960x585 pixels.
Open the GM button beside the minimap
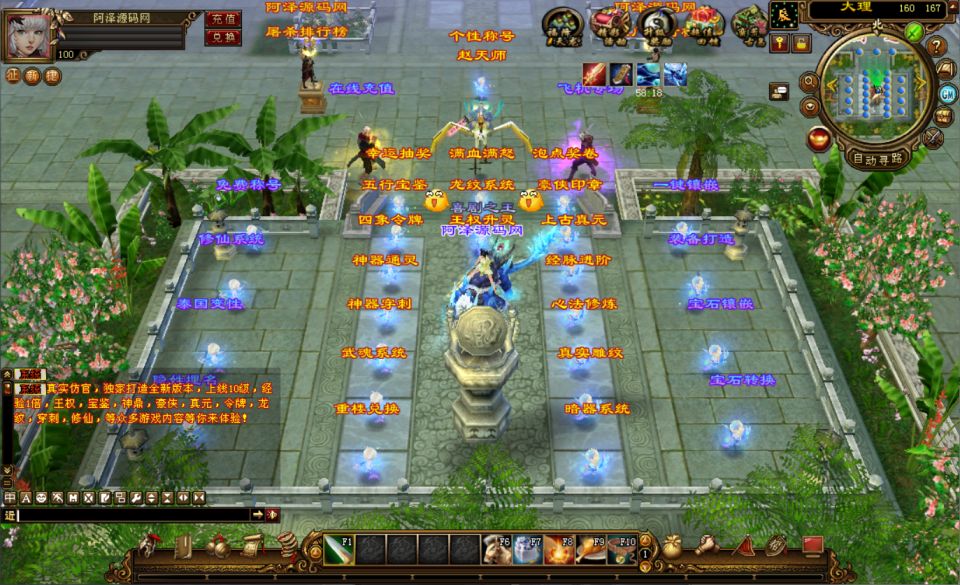coord(946,93)
